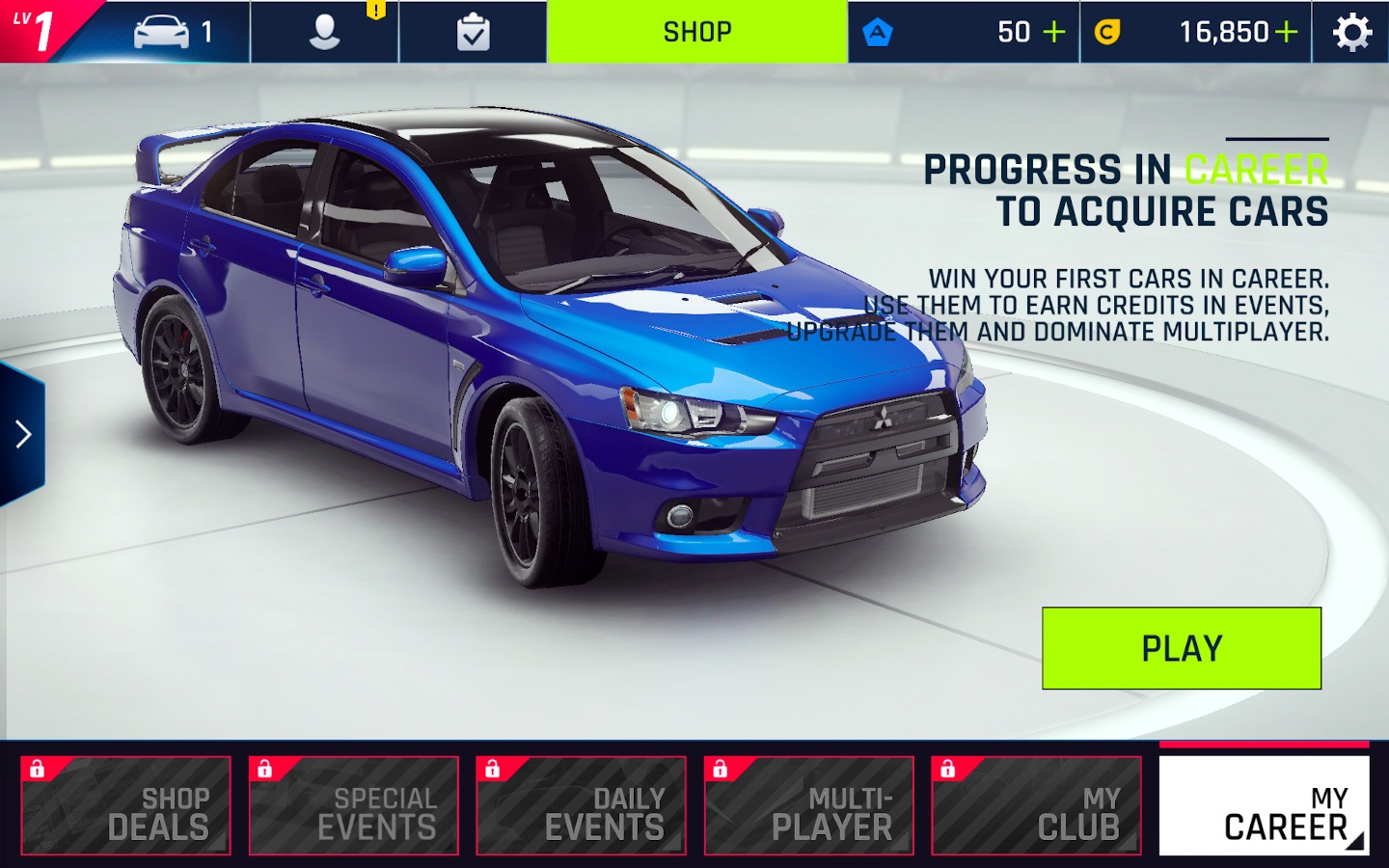Select the locked My Club tile

pos(1037,805)
